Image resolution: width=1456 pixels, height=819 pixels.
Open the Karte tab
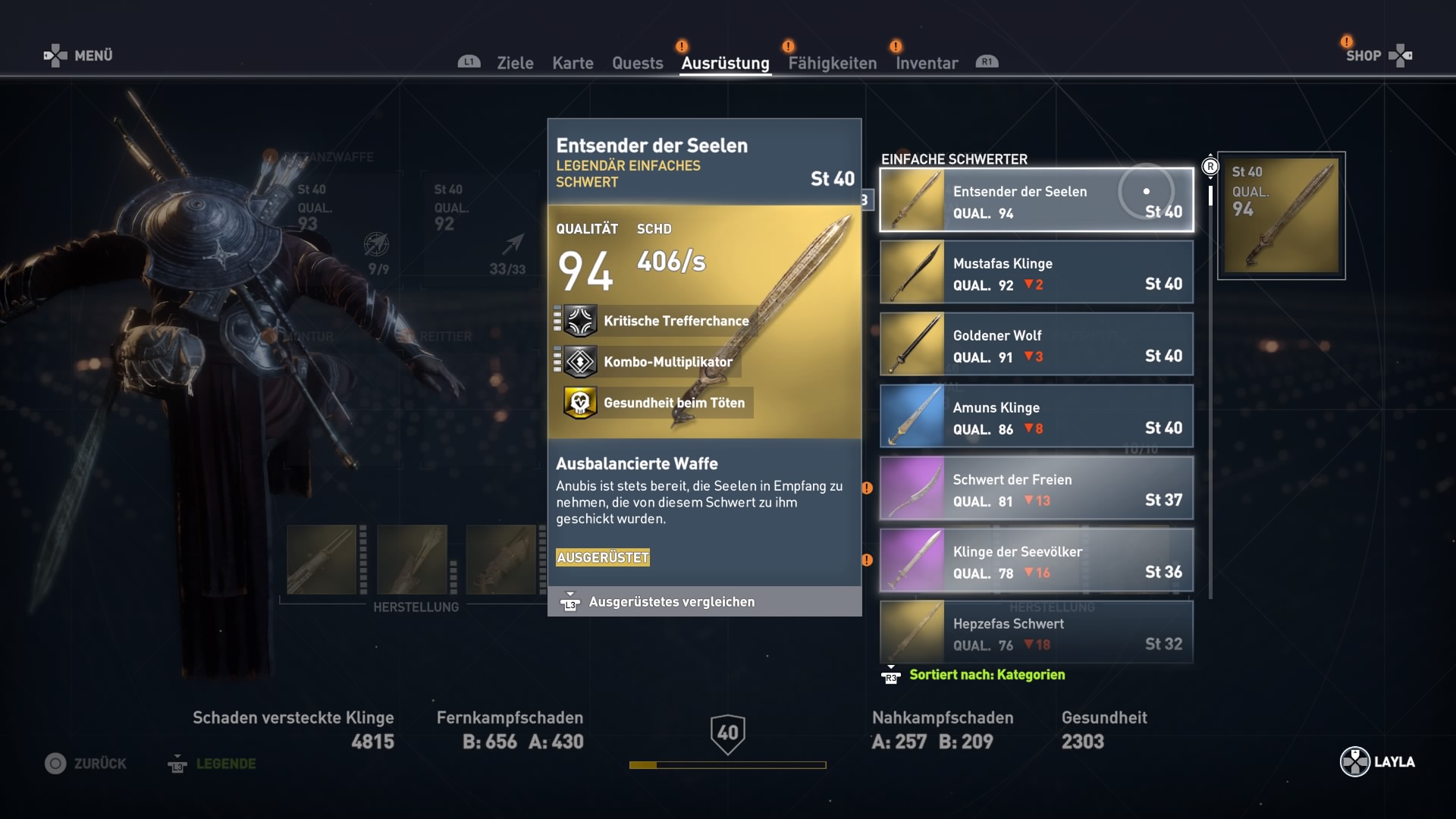(573, 64)
